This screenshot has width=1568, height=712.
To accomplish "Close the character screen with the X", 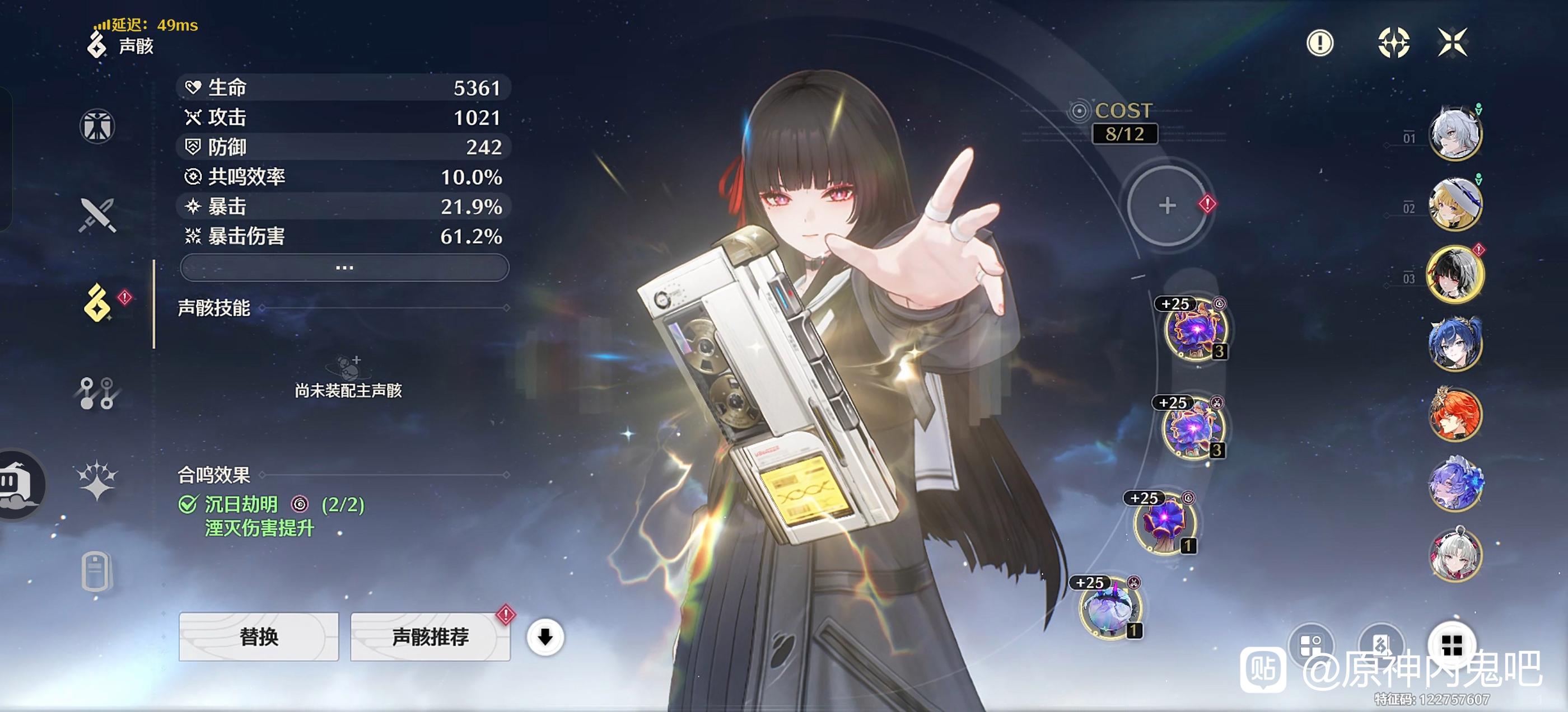I will 1452,43.
